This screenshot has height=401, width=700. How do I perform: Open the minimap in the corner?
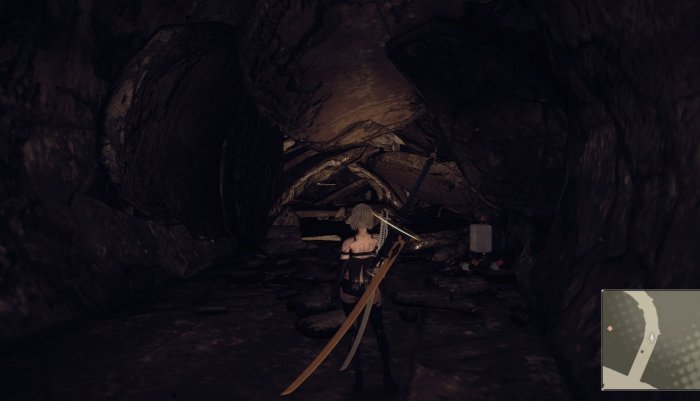(649, 340)
